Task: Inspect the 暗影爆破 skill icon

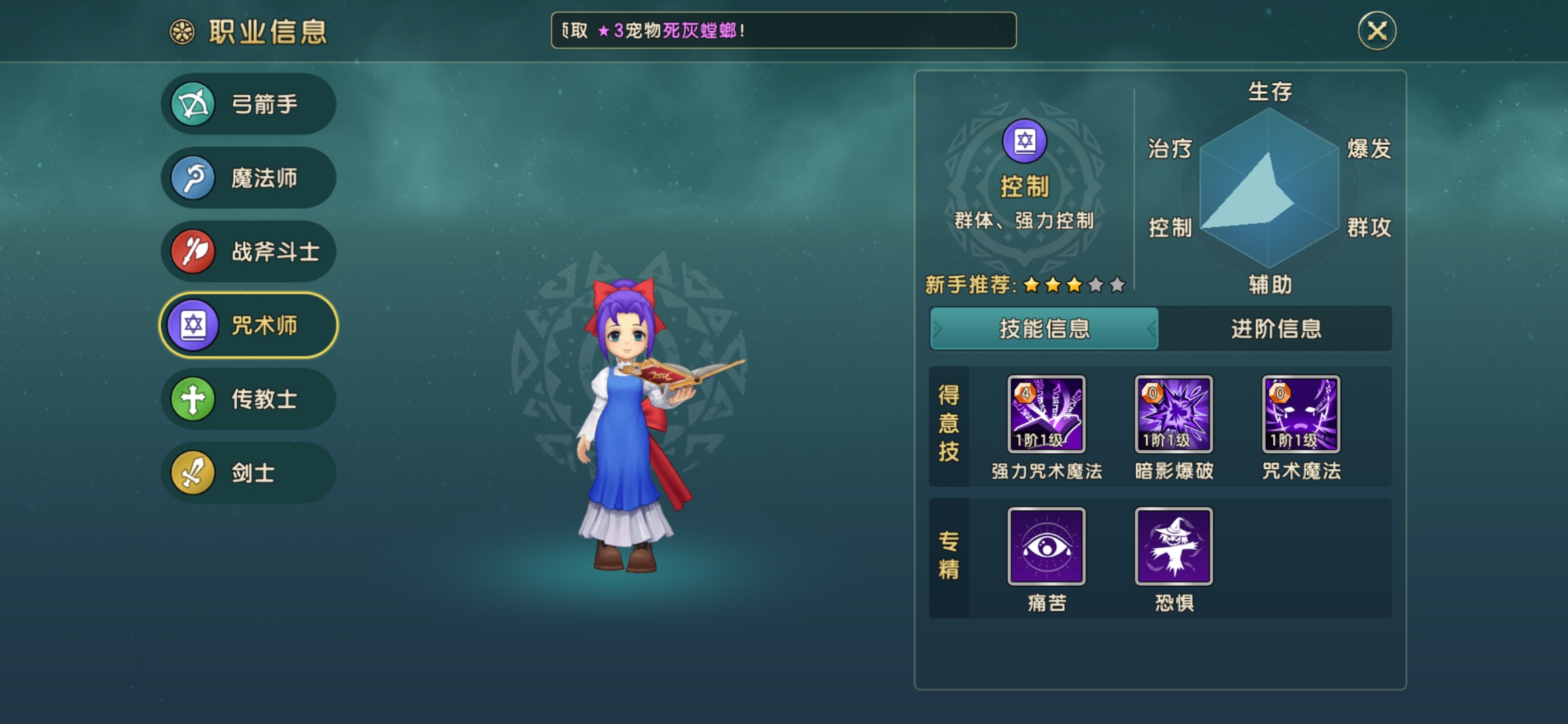Action: [1173, 414]
